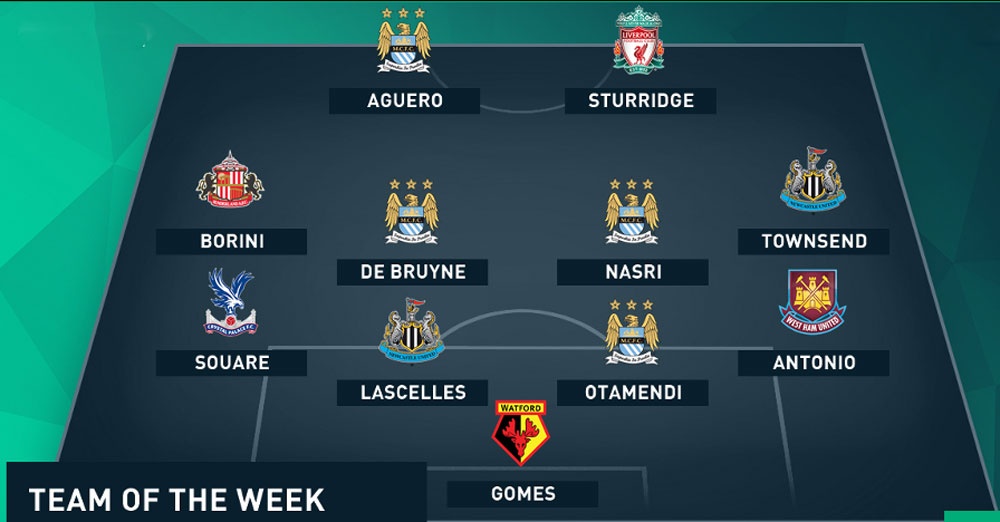Click the Nasri name label
This screenshot has width=1000, height=522.
633,272
